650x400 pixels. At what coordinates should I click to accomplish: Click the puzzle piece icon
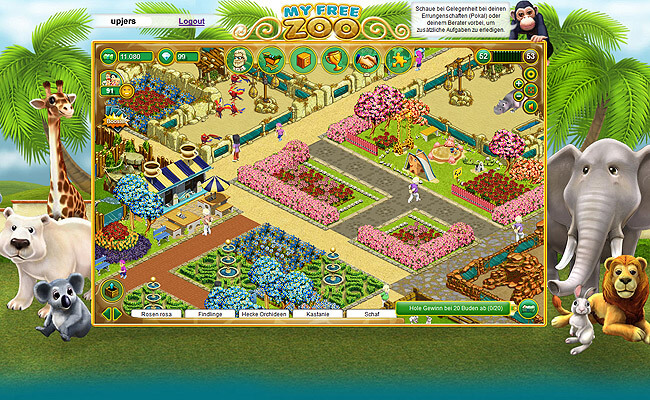tap(398, 60)
